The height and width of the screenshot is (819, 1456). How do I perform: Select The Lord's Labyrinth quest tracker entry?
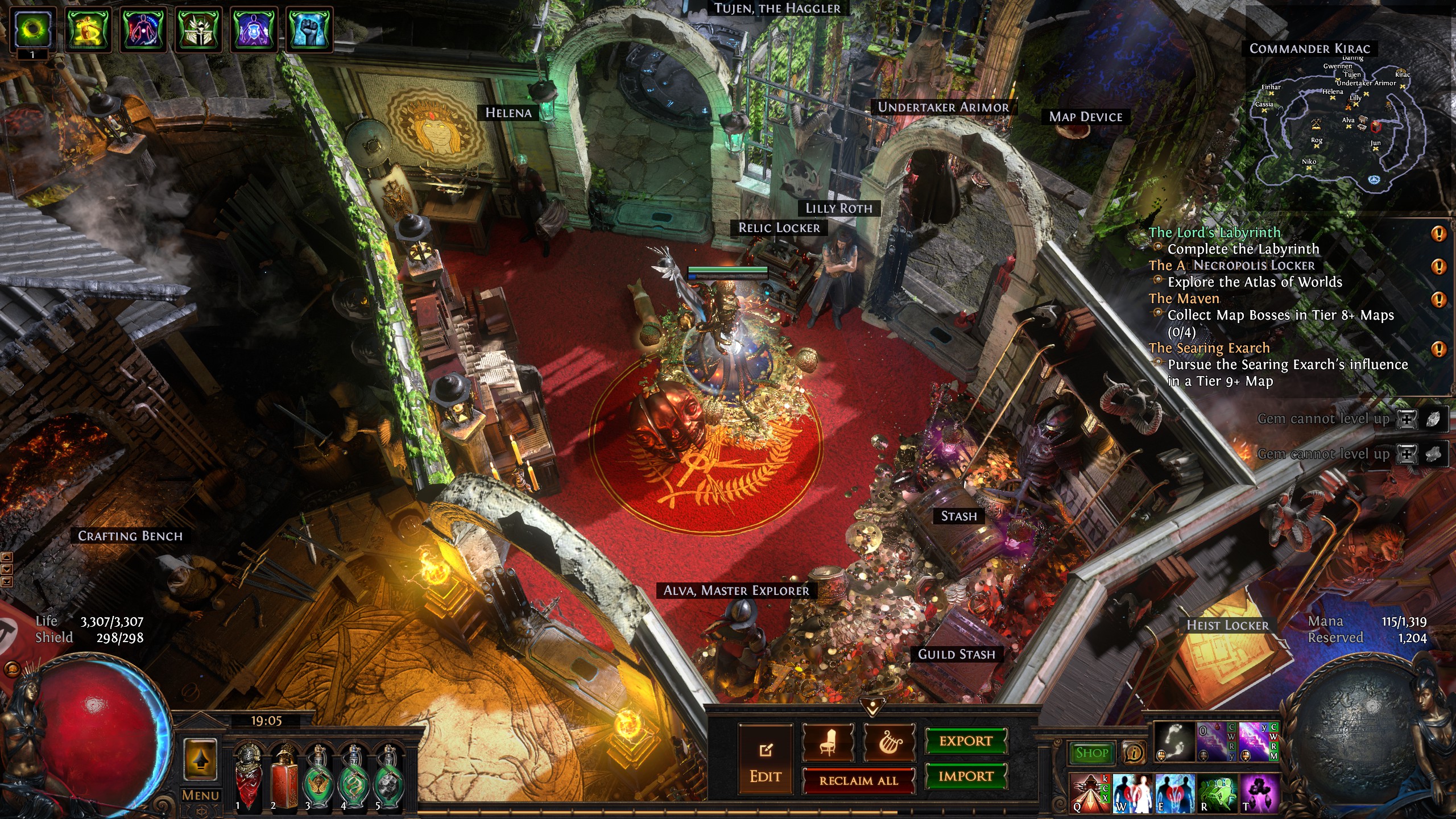pyautogui.click(x=1214, y=233)
